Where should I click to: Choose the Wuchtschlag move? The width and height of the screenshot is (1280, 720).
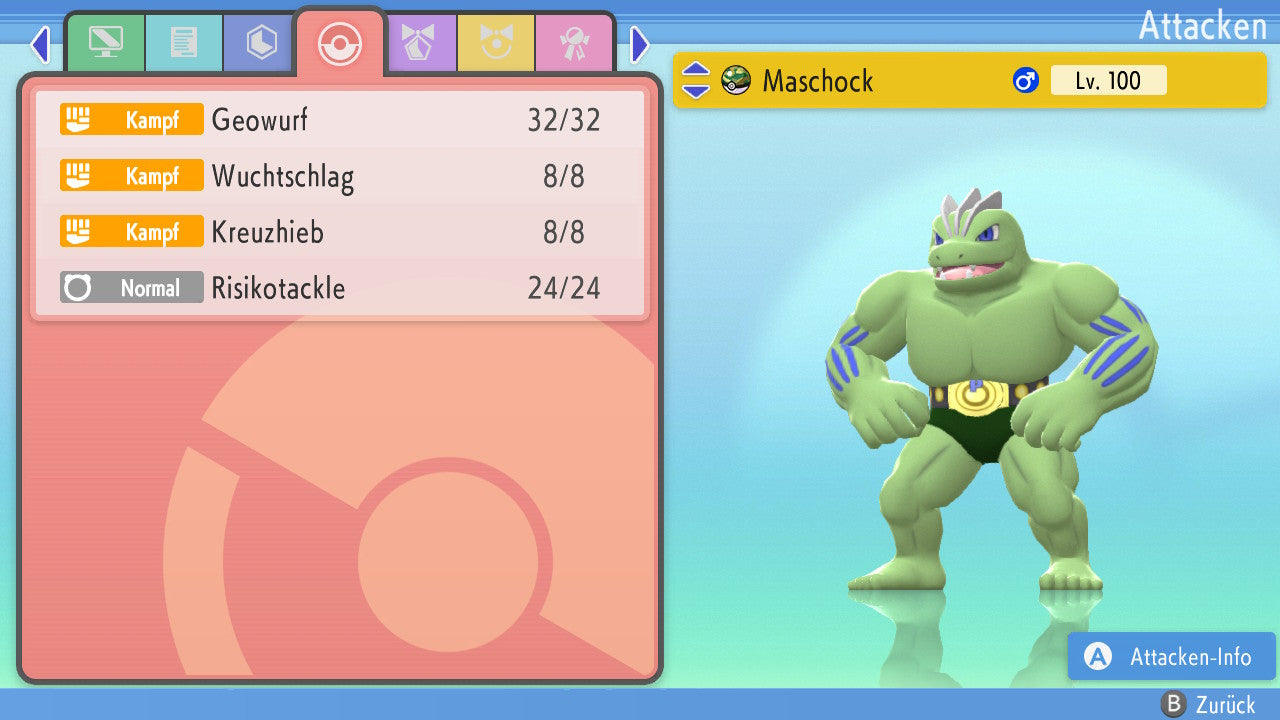click(x=340, y=177)
